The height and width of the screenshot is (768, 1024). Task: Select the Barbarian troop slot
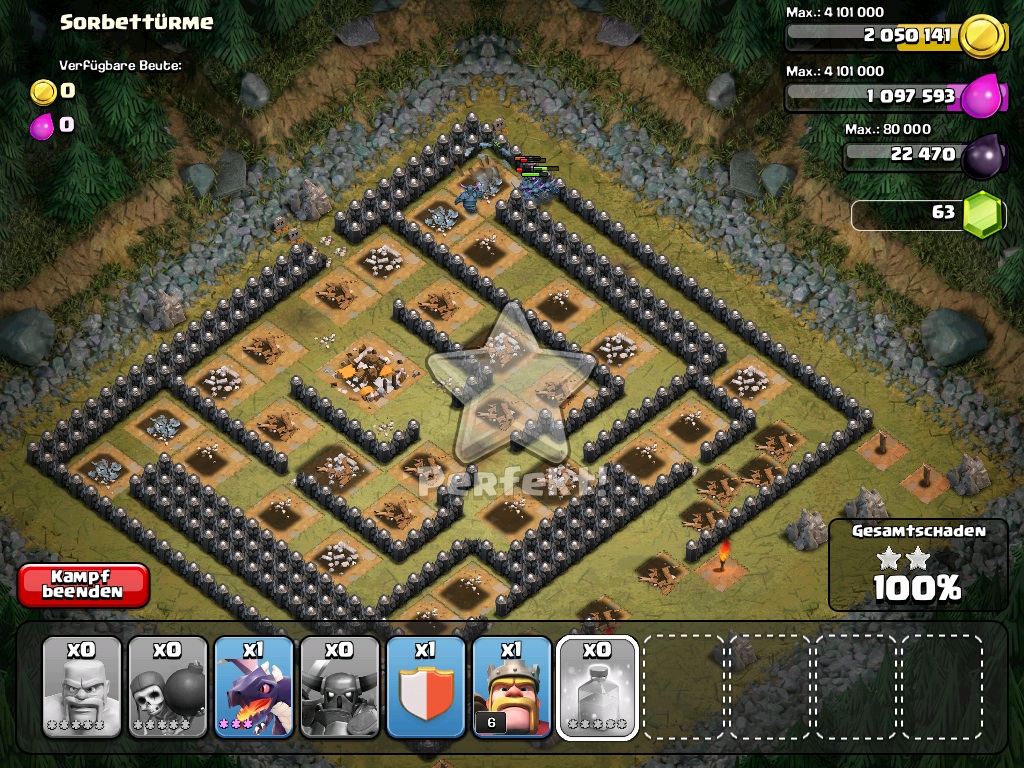tap(82, 687)
